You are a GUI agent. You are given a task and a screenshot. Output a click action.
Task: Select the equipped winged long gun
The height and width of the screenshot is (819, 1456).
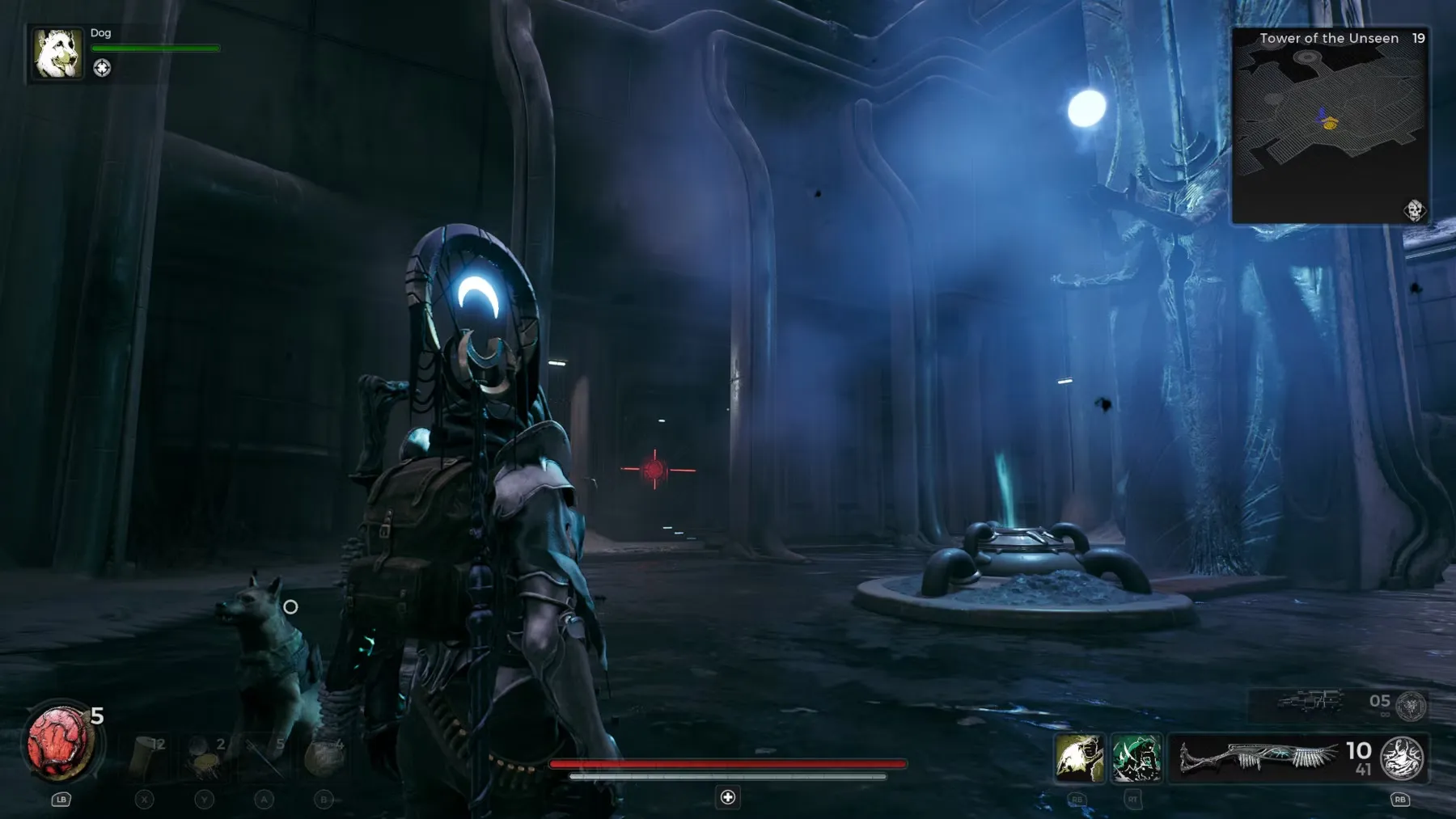coord(1257,758)
